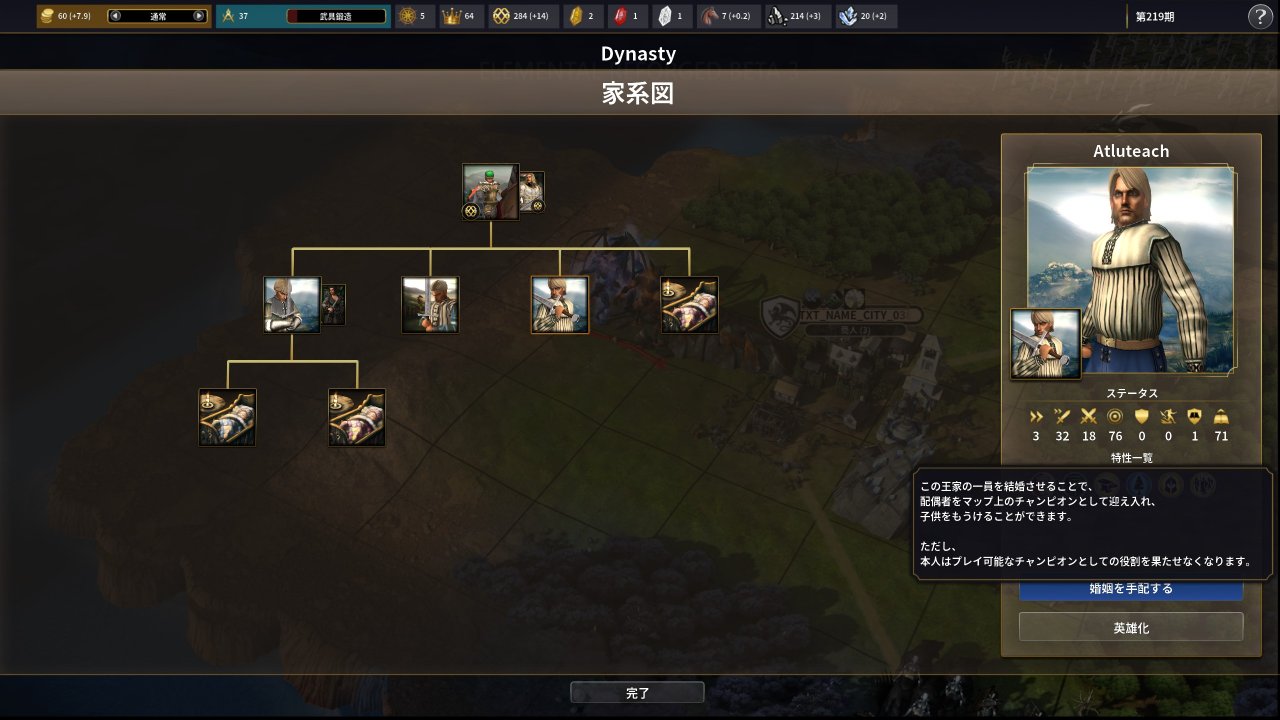Decrease game speed with the left arrow

[115, 16]
